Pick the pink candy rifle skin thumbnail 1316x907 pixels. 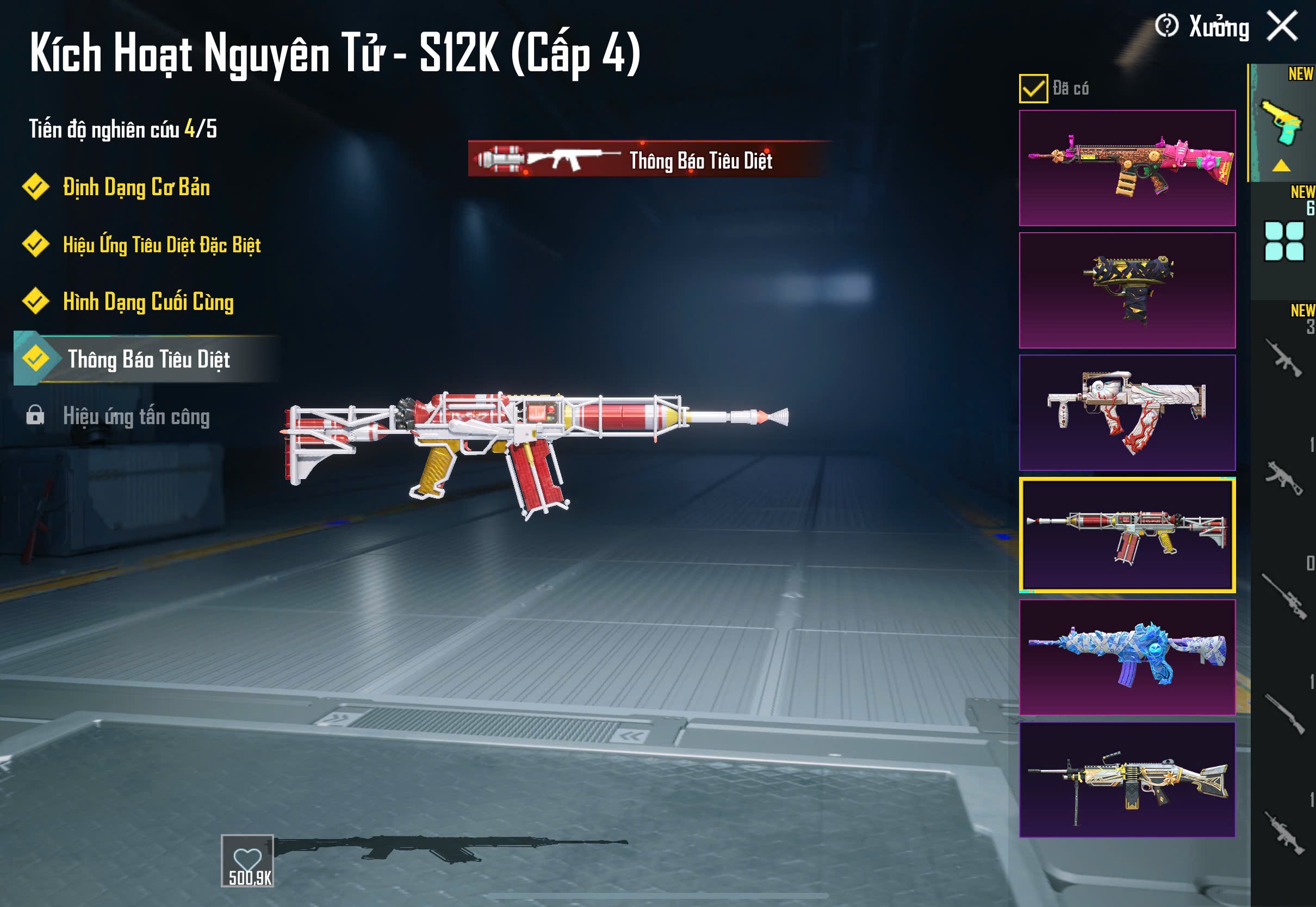(1127, 168)
